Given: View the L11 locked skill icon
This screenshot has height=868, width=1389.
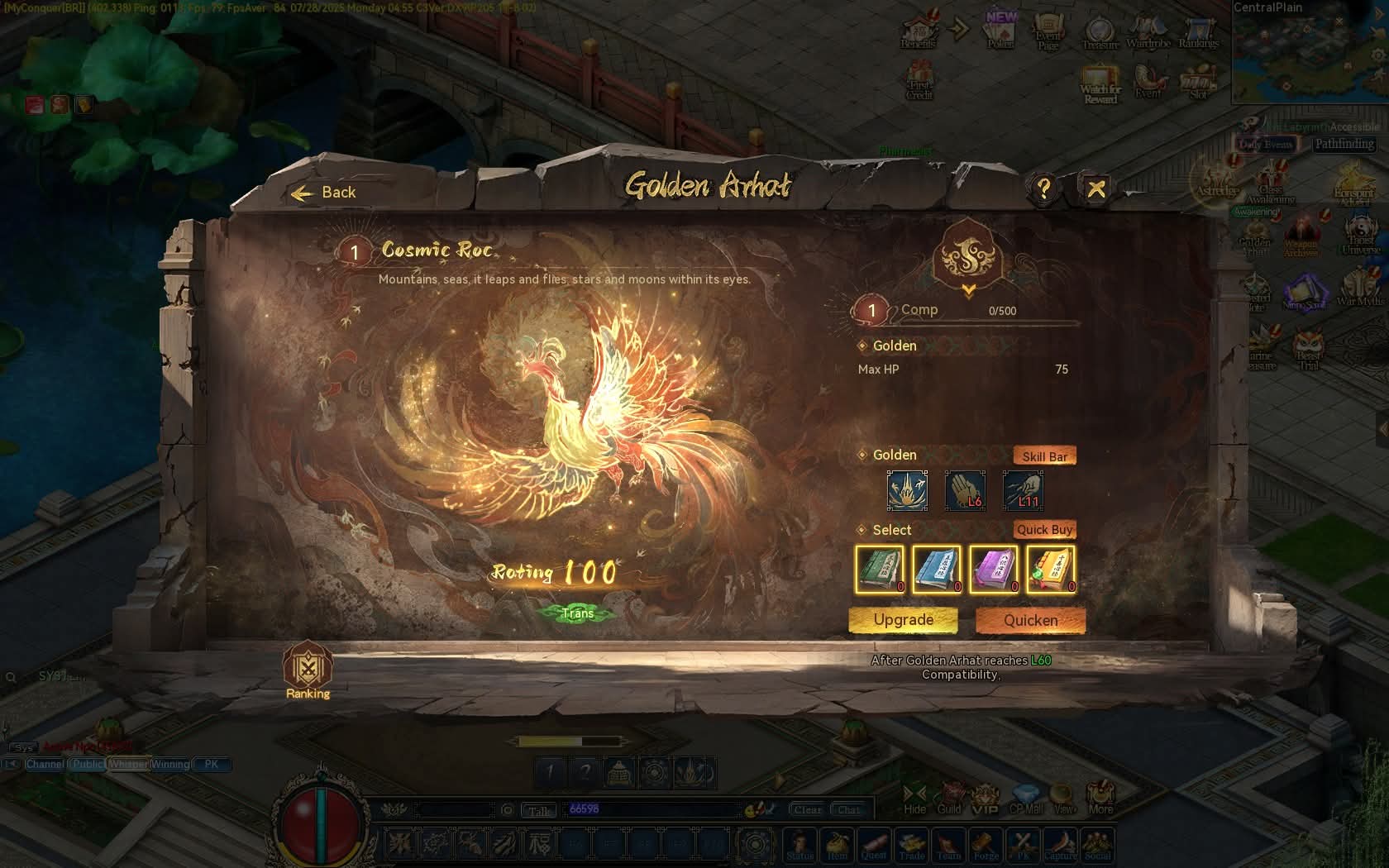Looking at the screenshot, I should (x=1023, y=490).
